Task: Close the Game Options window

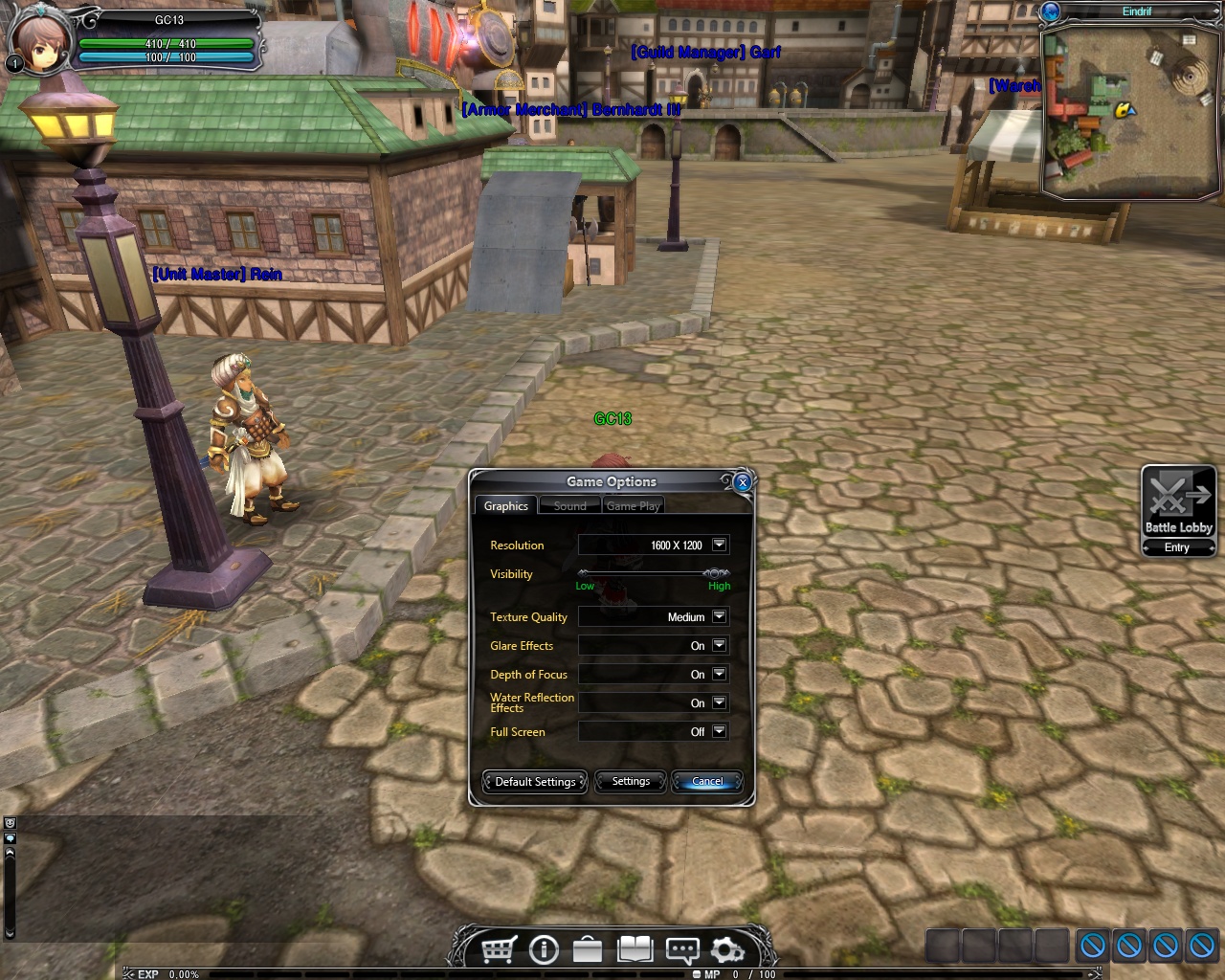Action: pos(743,482)
